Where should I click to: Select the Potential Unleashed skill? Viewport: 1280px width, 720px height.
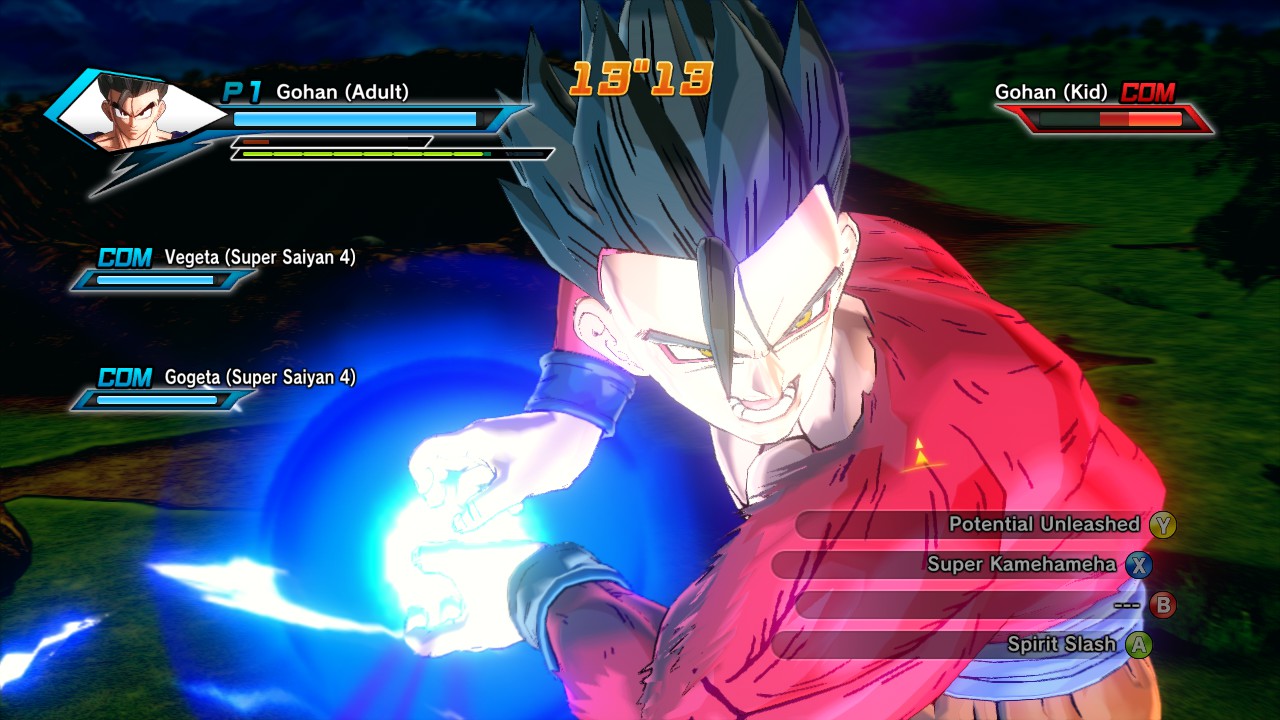pyautogui.click(x=1043, y=525)
